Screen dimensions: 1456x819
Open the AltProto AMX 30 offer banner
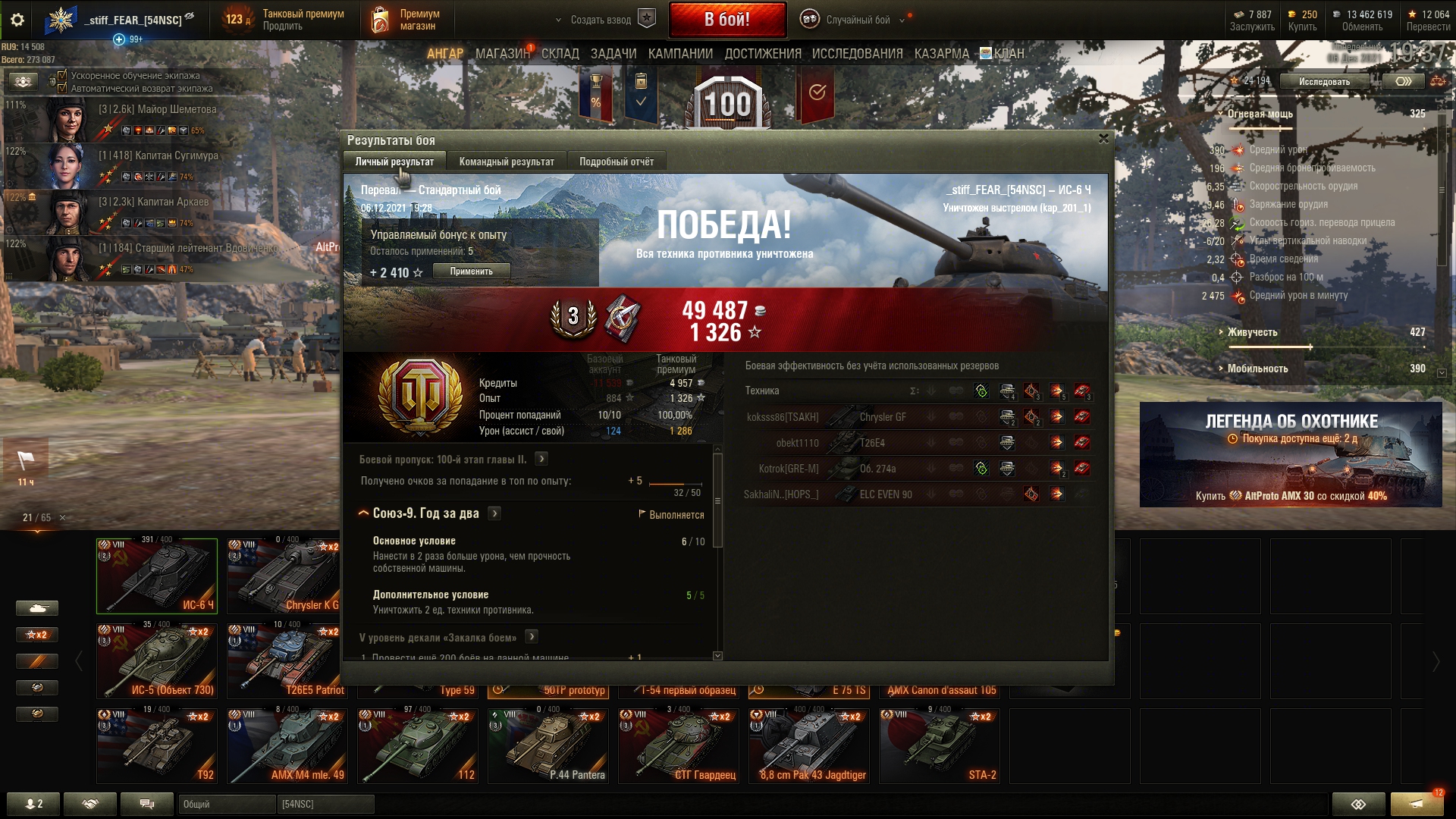[x=1291, y=455]
